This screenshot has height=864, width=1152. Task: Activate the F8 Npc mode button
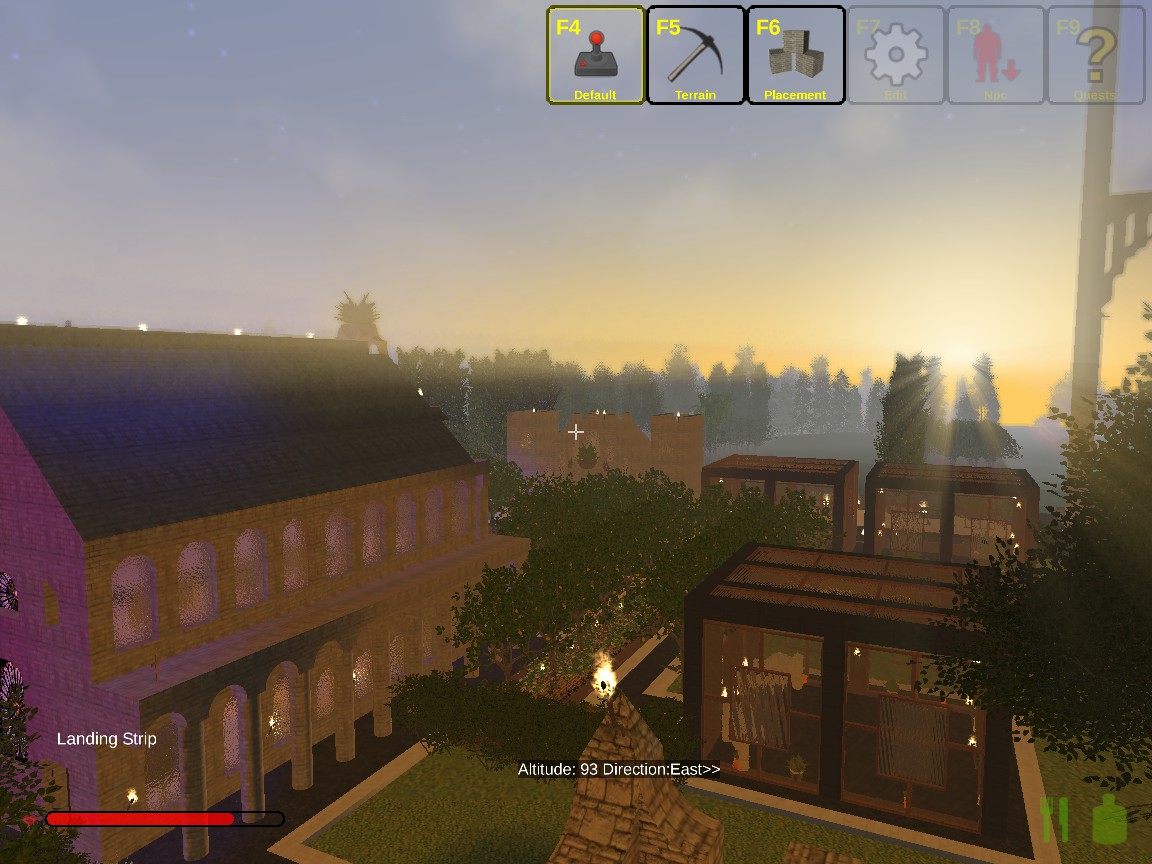(996, 55)
